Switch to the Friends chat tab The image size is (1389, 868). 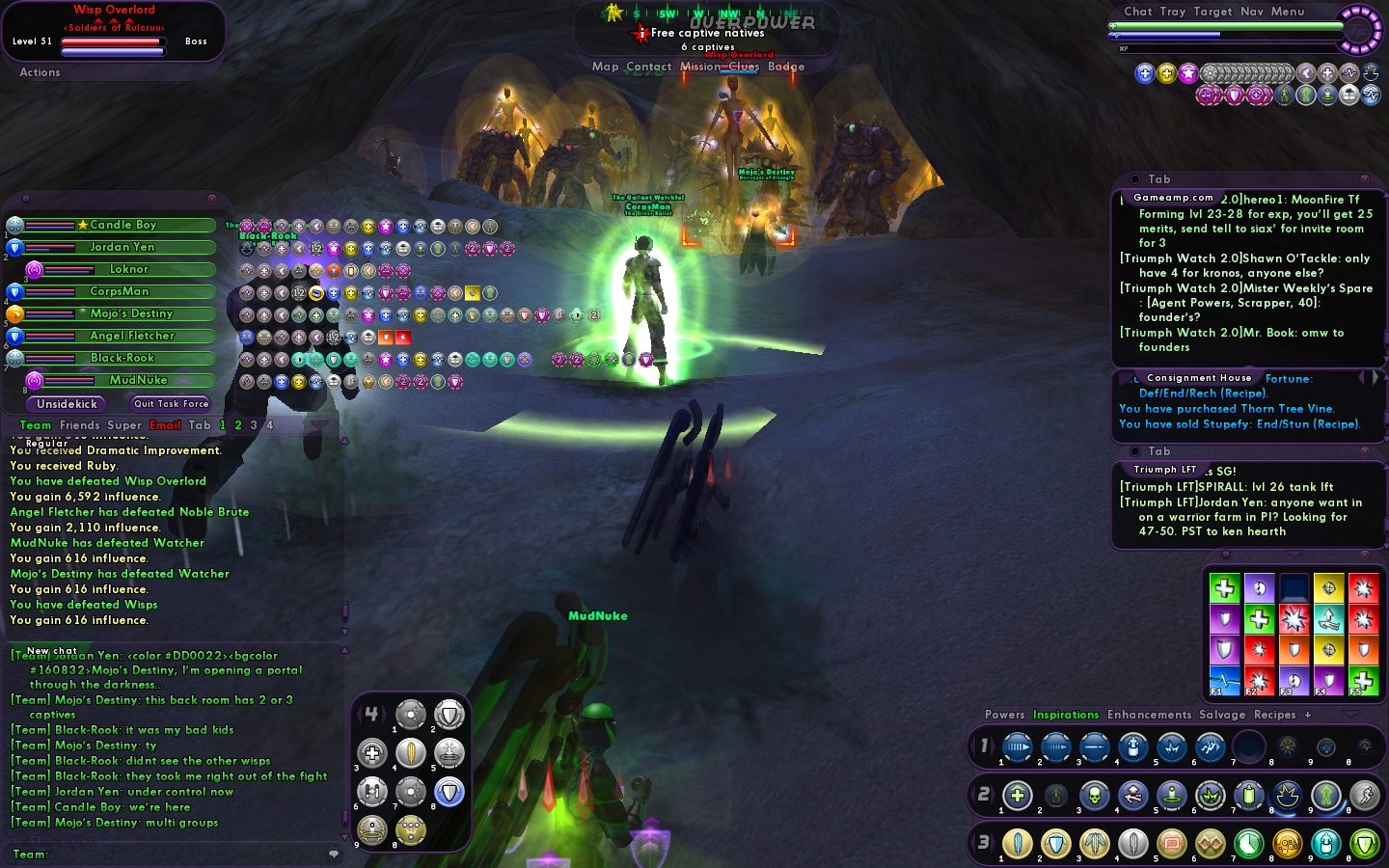coord(79,425)
